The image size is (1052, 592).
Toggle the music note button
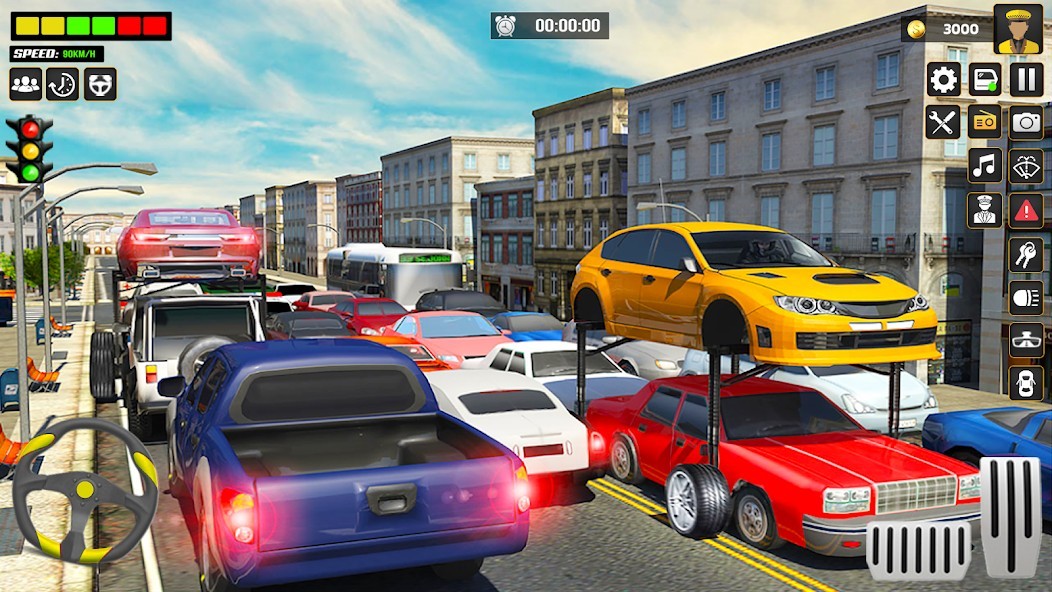click(x=985, y=165)
